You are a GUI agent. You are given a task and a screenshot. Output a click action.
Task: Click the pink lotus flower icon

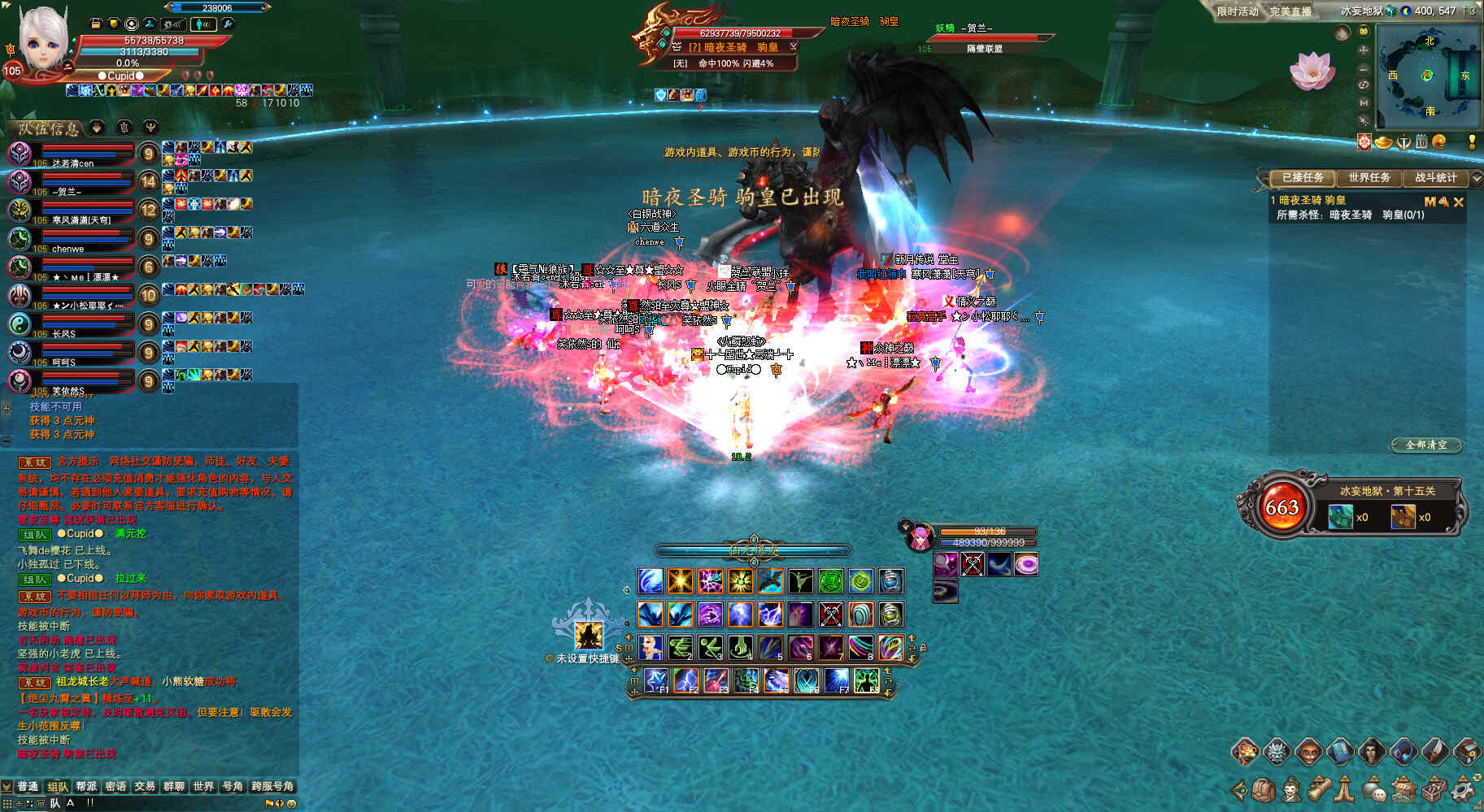(1312, 70)
